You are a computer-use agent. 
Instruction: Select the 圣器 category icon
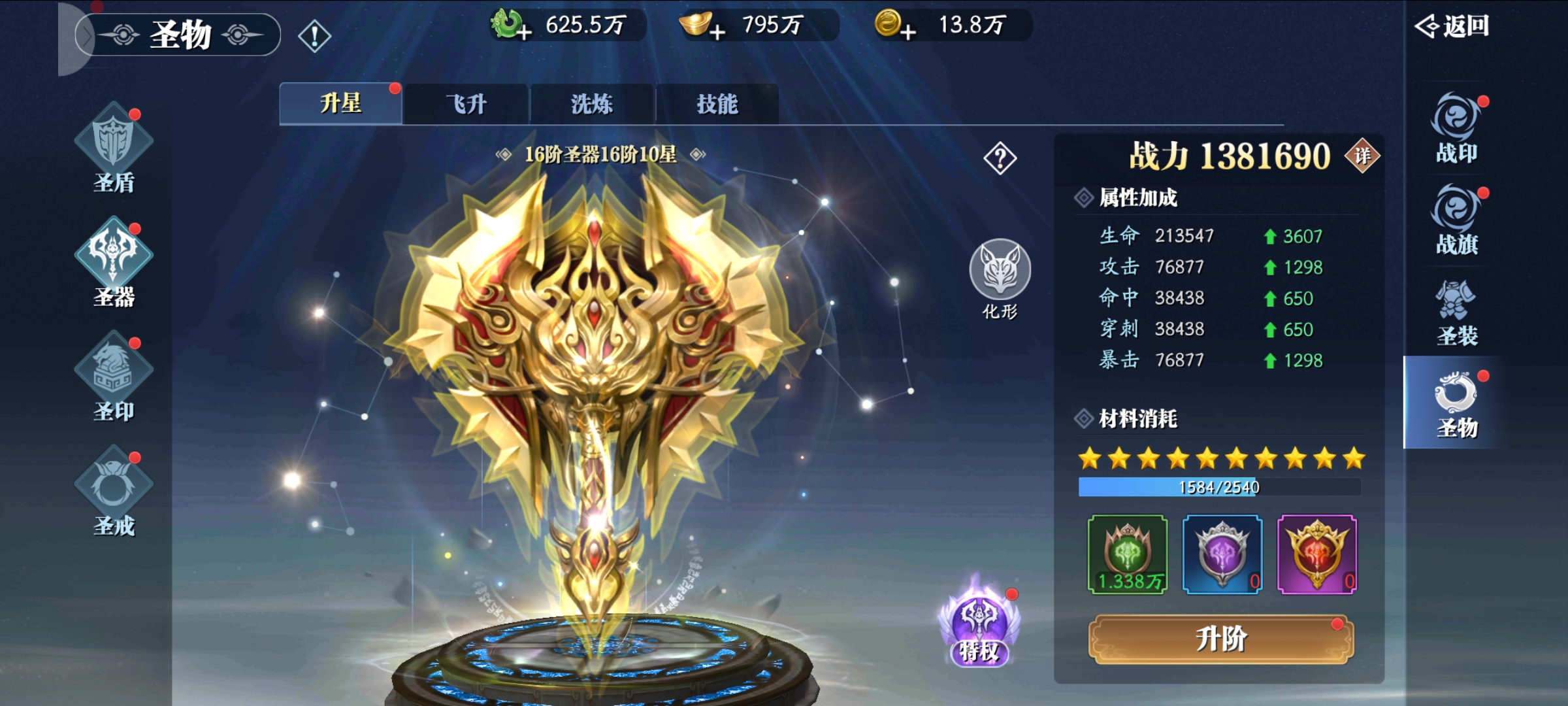[x=114, y=263]
